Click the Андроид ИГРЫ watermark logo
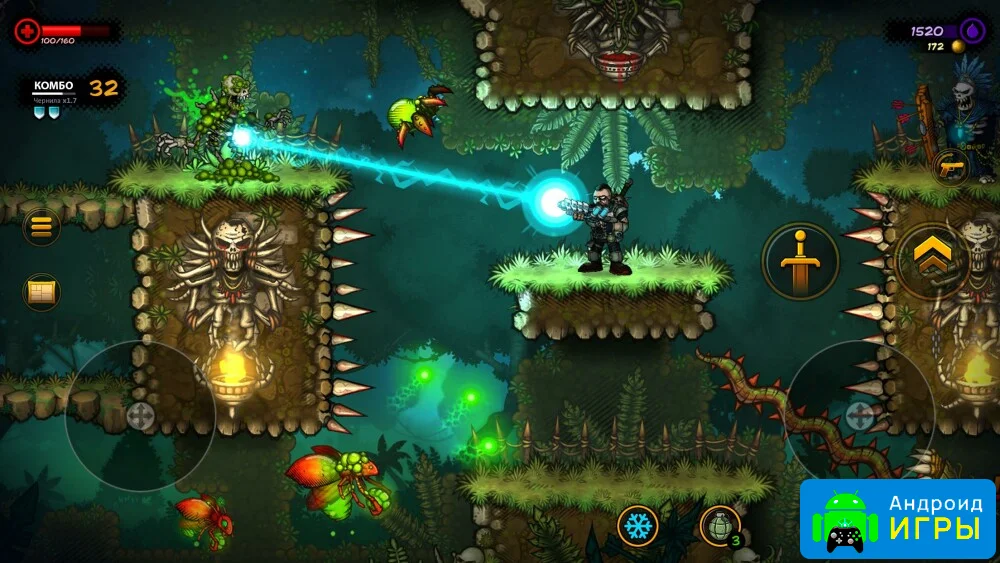 coord(898,518)
